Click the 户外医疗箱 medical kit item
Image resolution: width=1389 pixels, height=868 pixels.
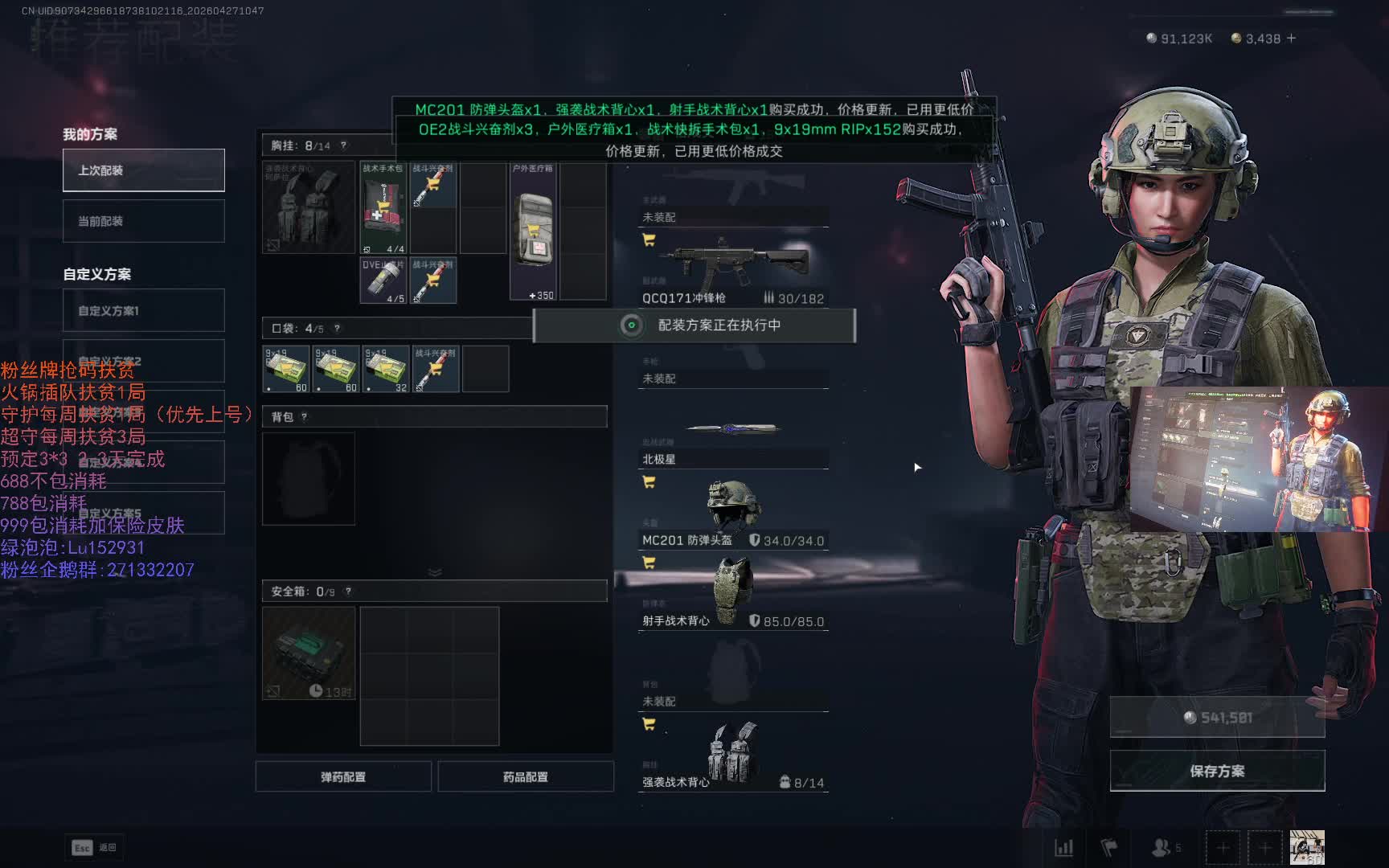click(x=533, y=231)
